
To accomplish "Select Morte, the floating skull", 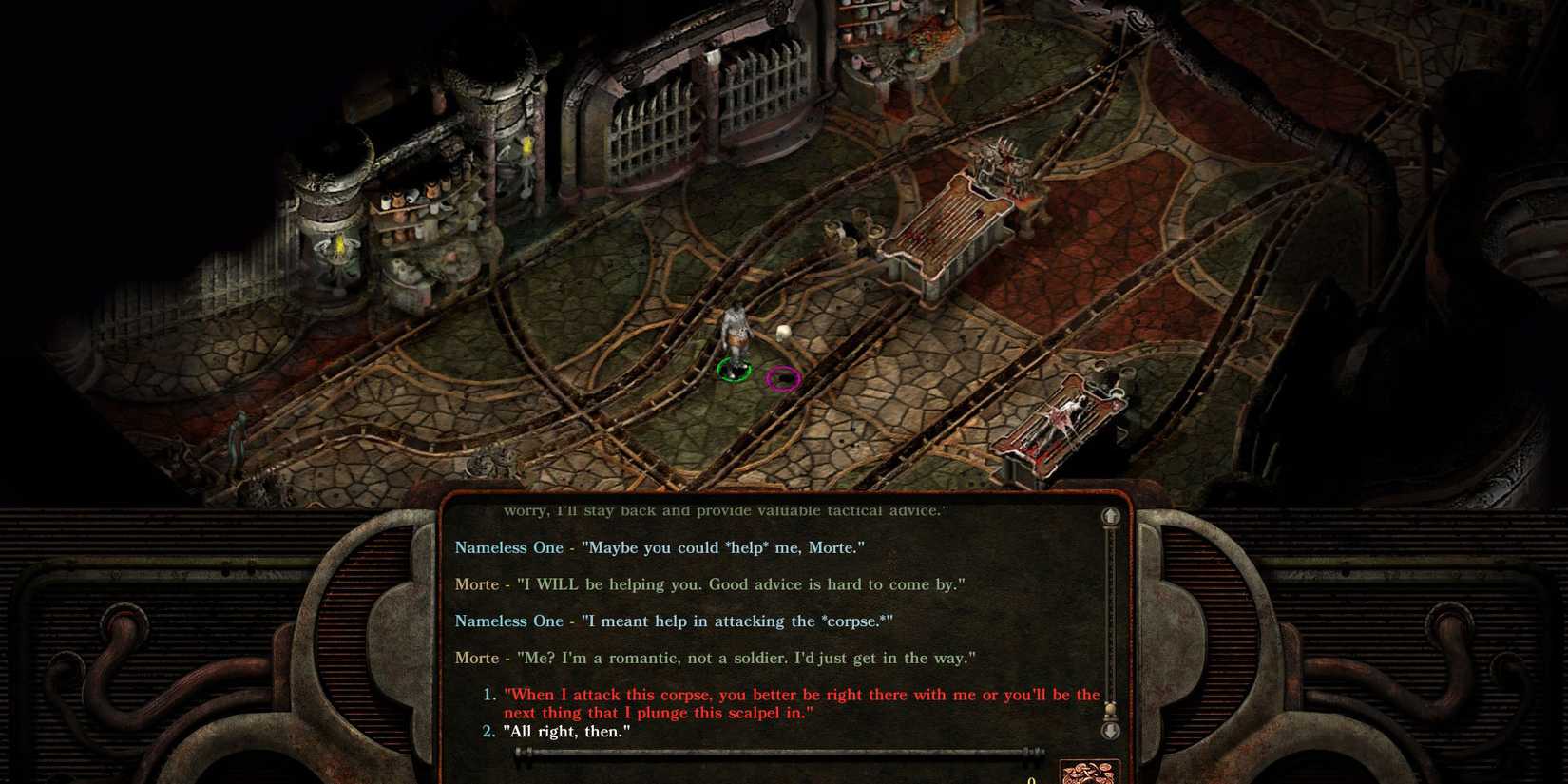I will pos(783,331).
